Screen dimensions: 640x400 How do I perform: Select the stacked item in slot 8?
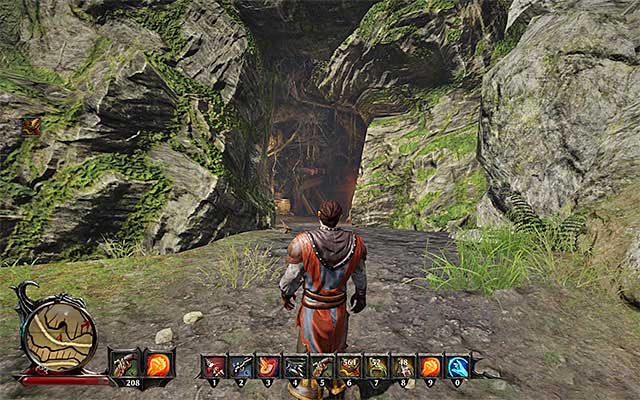tap(403, 366)
